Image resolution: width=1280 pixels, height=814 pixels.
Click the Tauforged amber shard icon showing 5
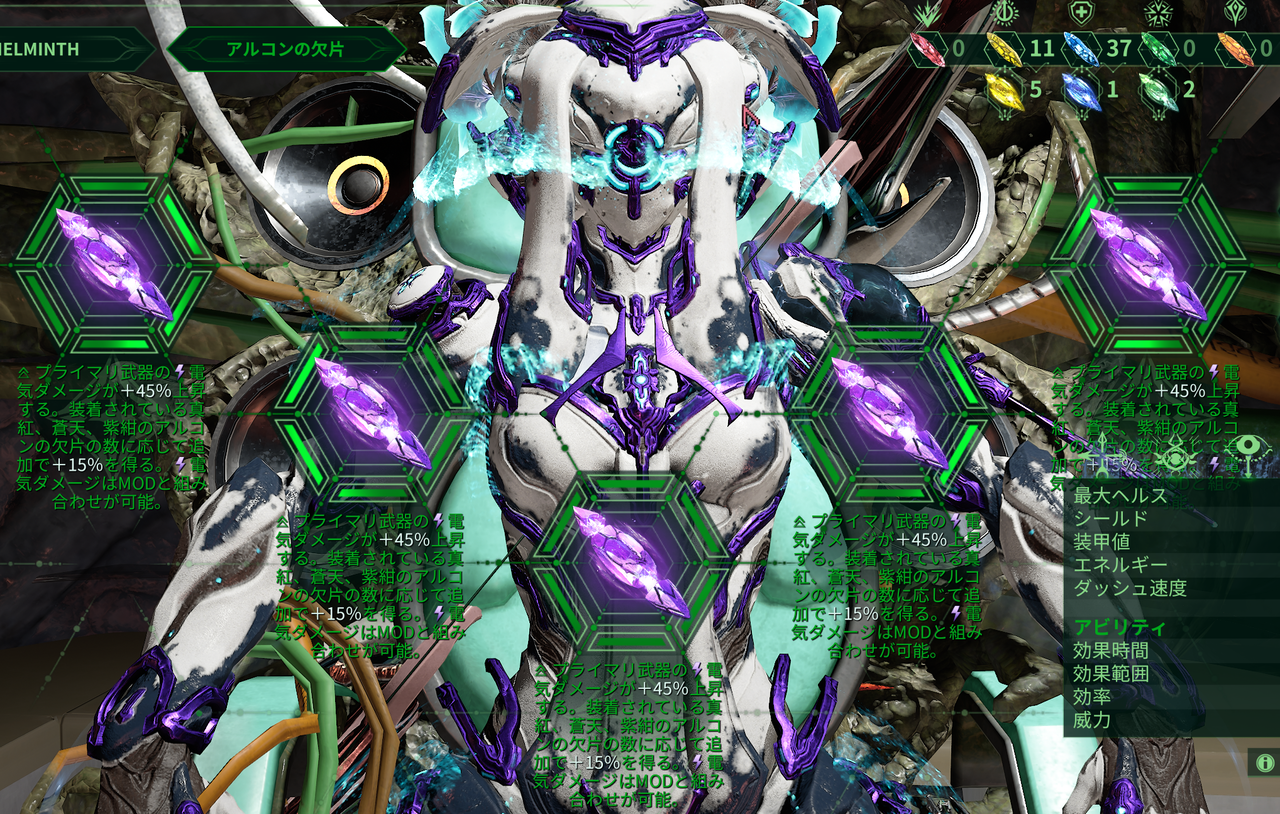point(1004,91)
